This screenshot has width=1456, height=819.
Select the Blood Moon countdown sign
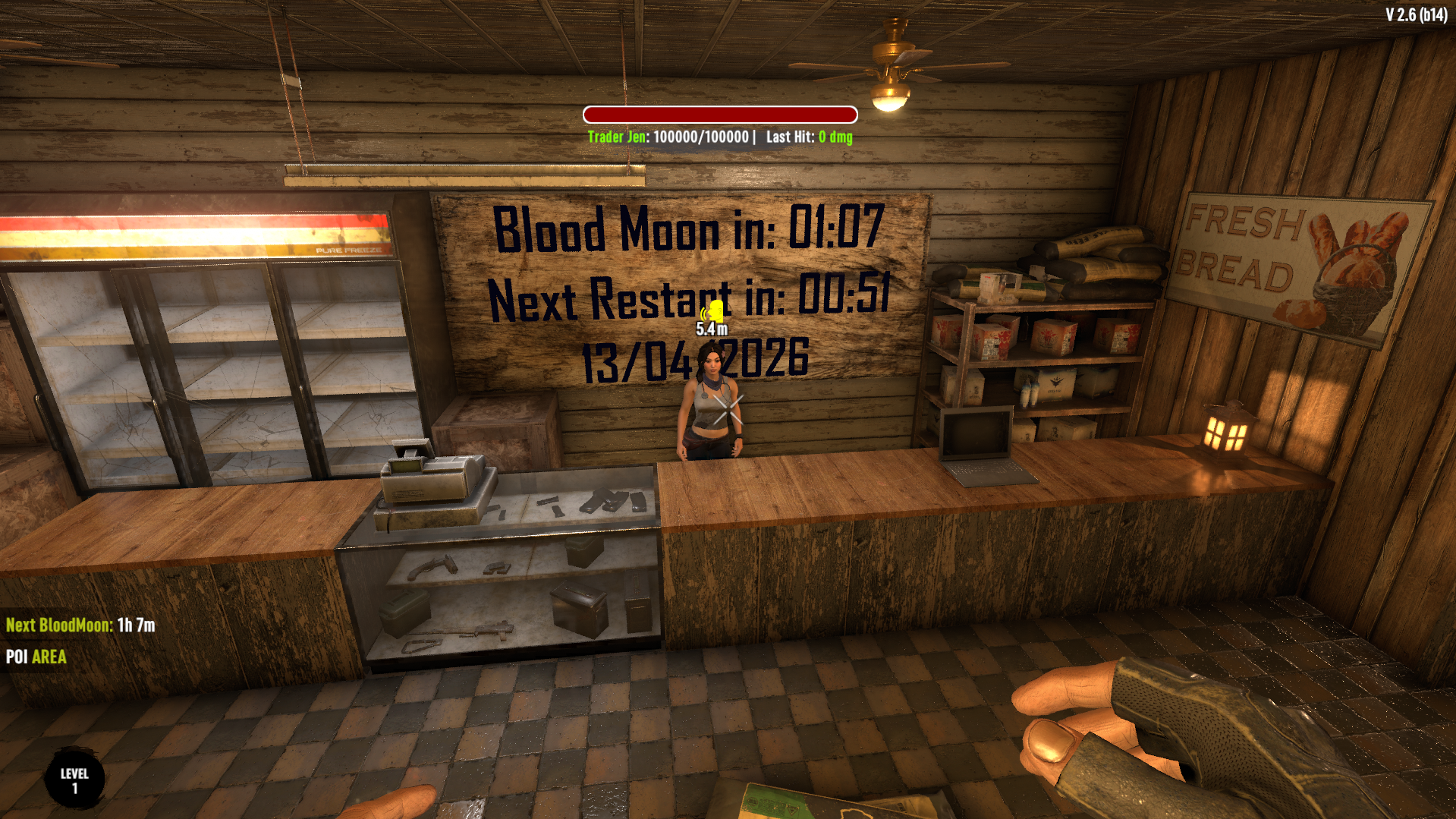coord(687,228)
